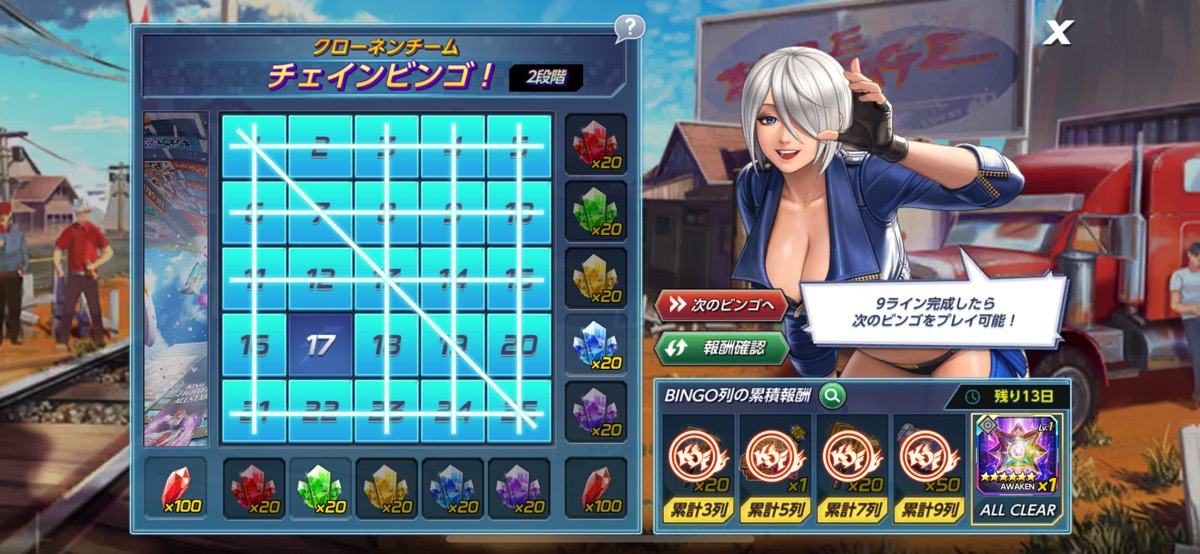Open the magnifier for cumulative BINGO rewards
Screen dimensions: 1200x554
831,396
